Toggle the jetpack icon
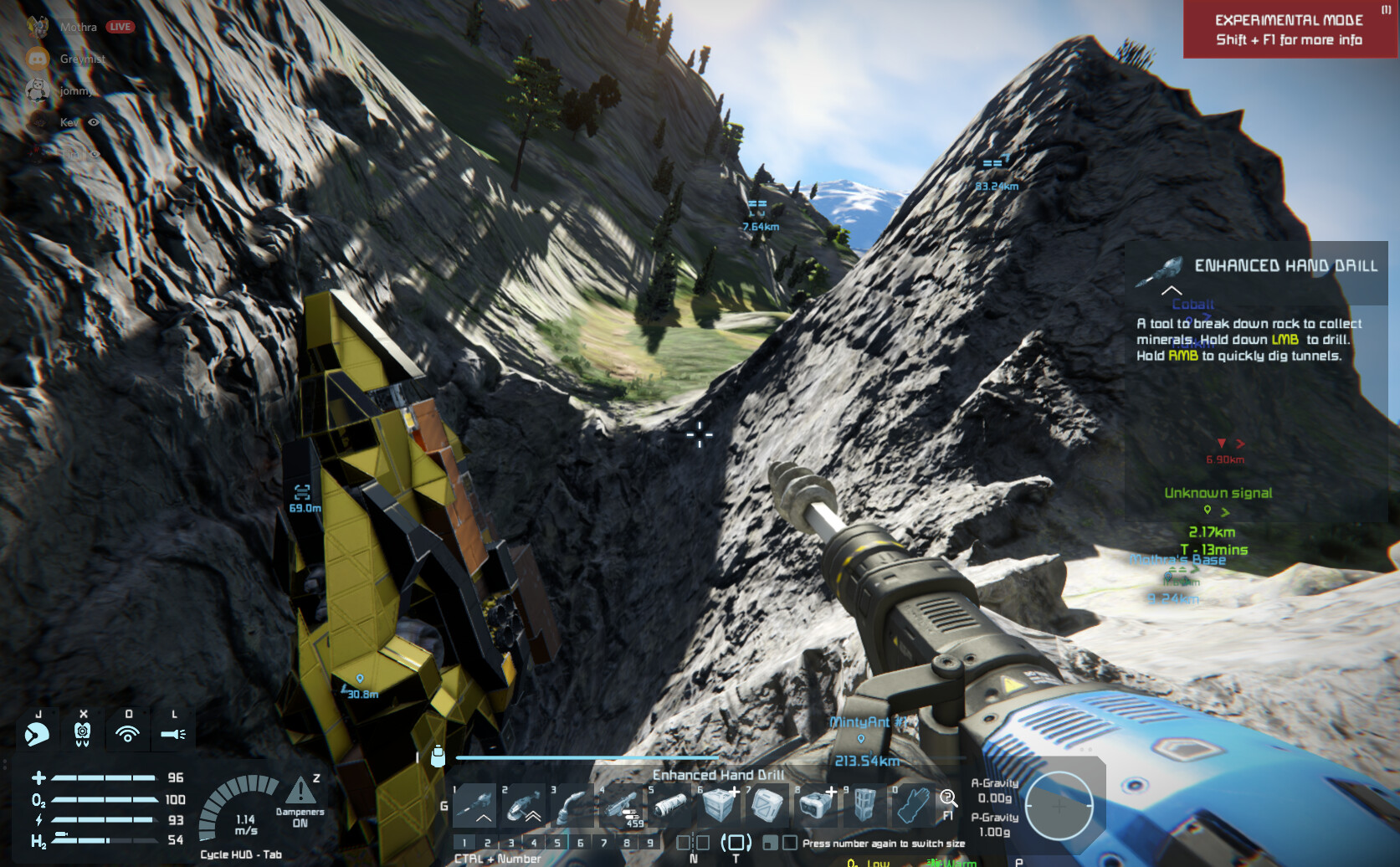This screenshot has height=867, width=1400. point(82,734)
